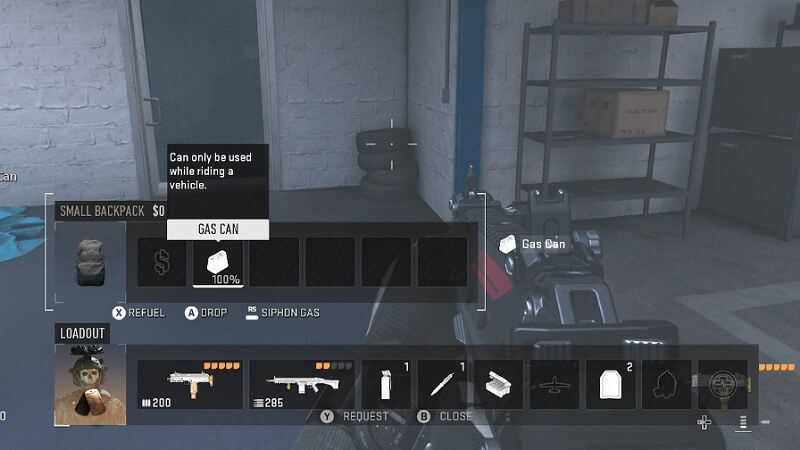Select the Gas Can backpack slot
This screenshot has width=800, height=450.
[218, 262]
